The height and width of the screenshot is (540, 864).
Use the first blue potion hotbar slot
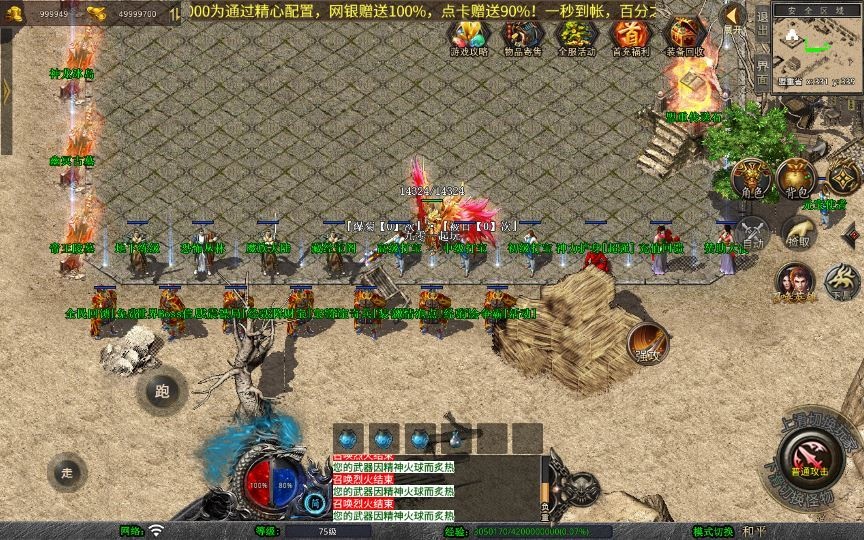click(348, 439)
